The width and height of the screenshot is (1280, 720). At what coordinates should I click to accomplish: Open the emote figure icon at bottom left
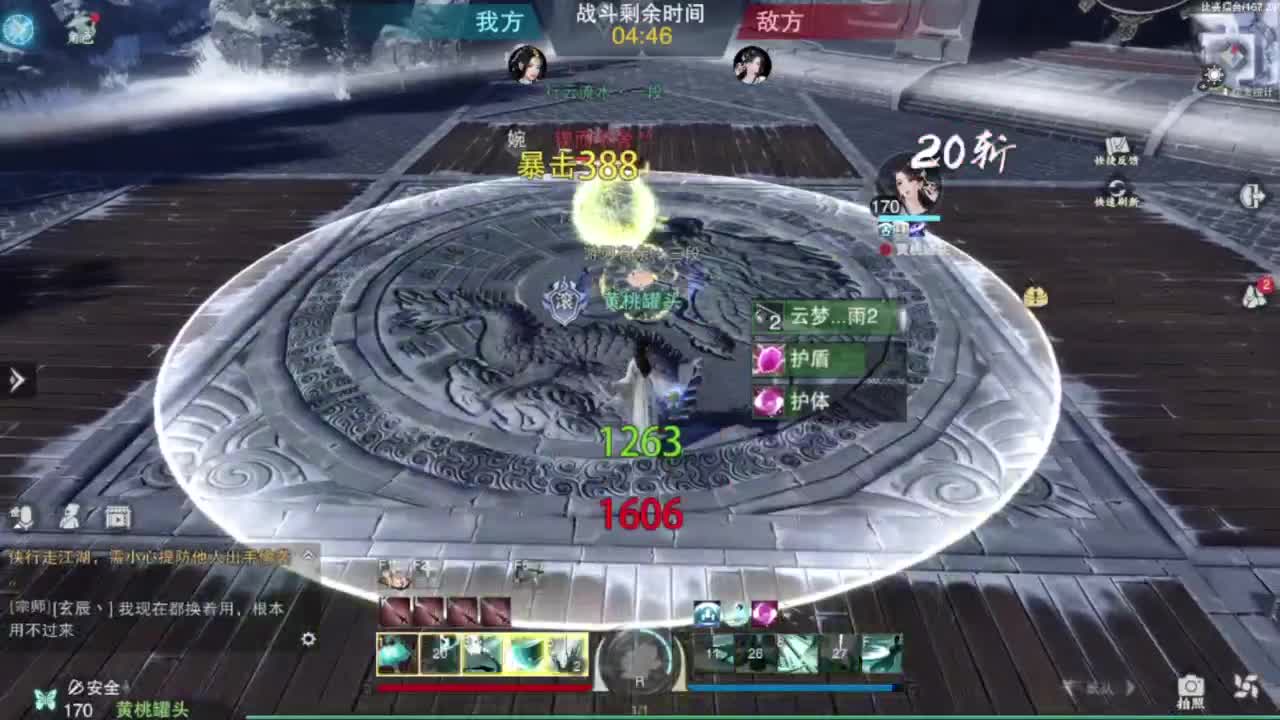pyautogui.click(x=72, y=517)
